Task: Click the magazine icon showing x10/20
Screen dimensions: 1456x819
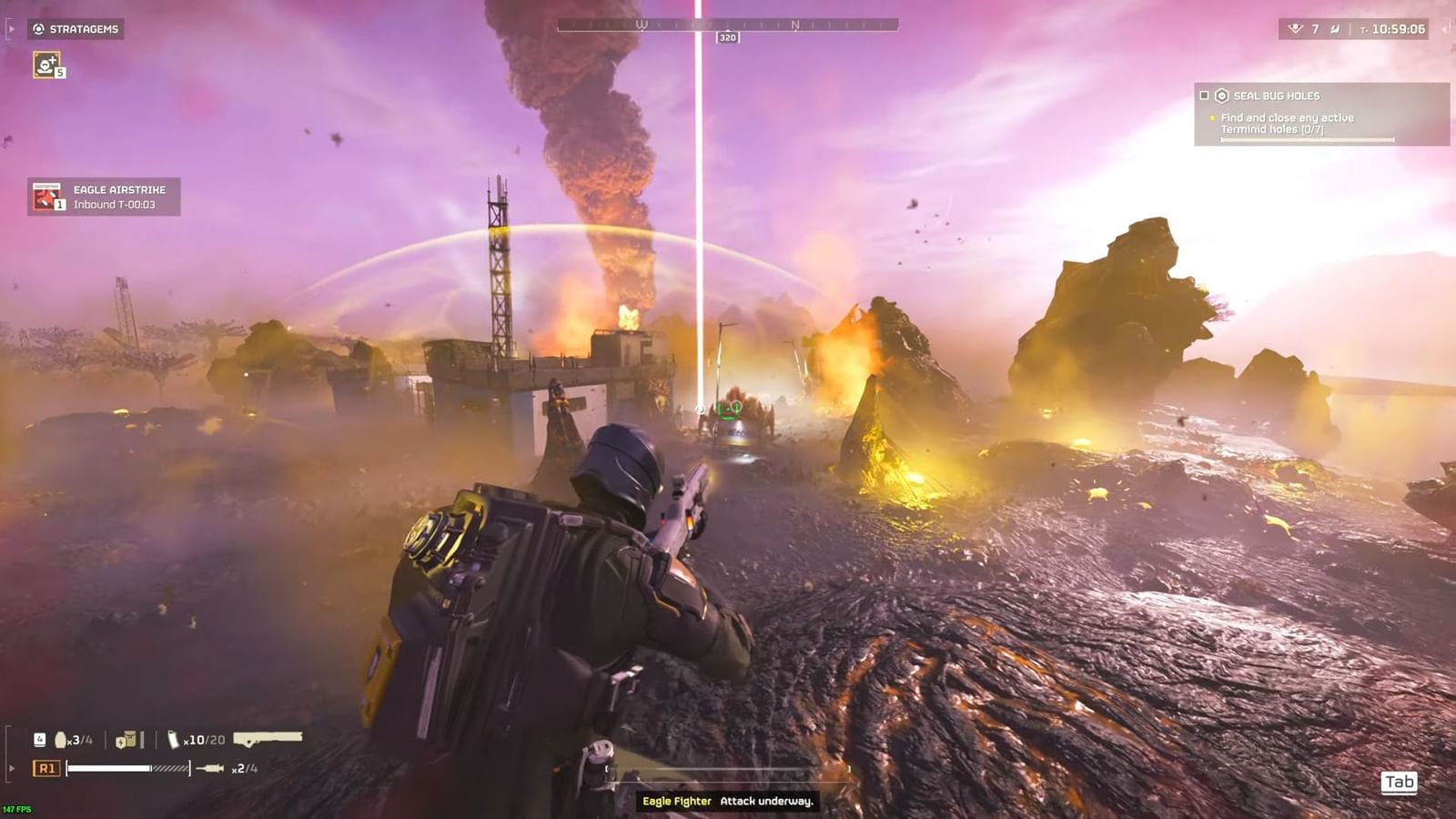Action: pos(173,740)
